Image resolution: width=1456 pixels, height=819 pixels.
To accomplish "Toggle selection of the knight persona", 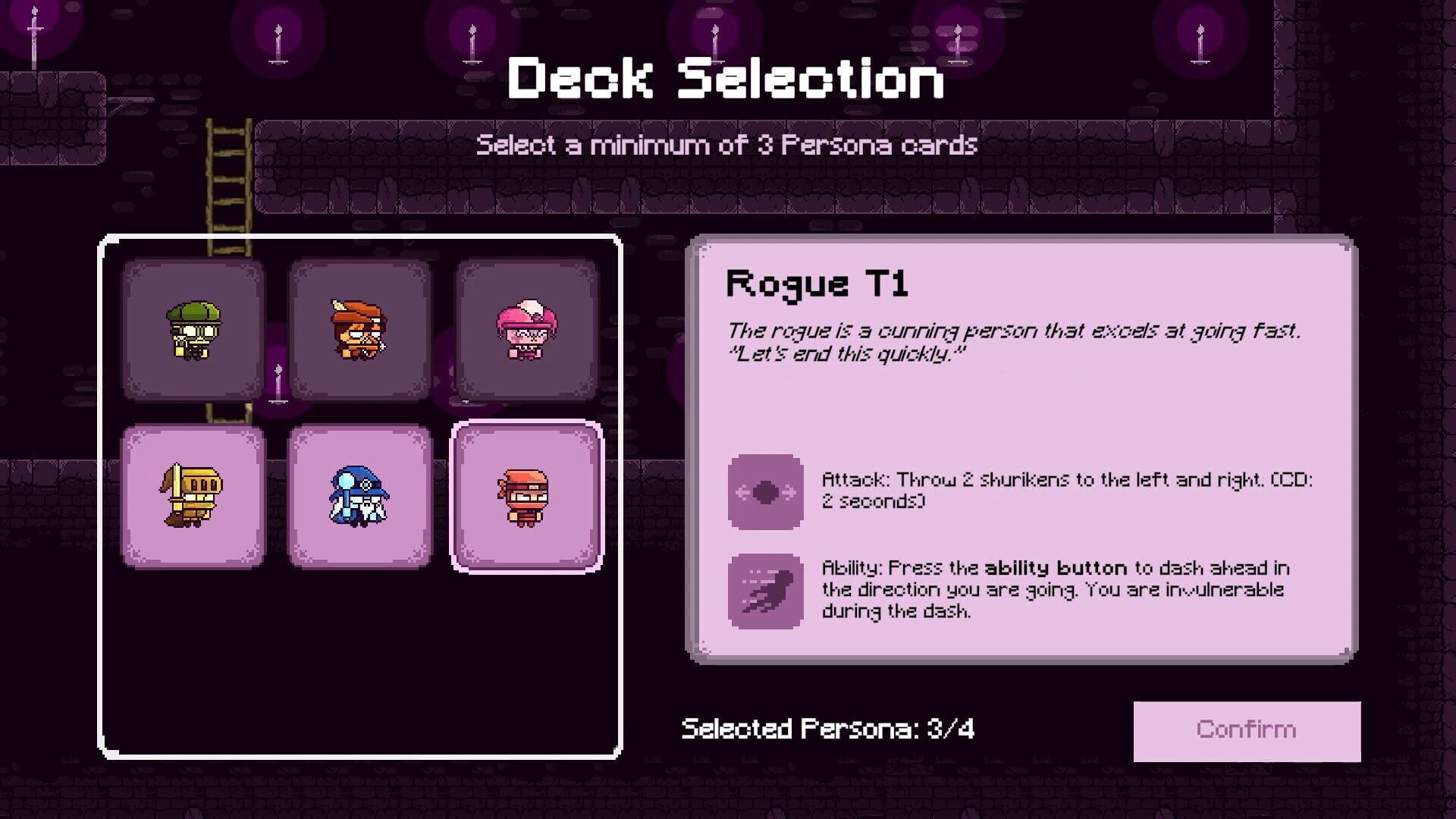I will tap(193, 497).
